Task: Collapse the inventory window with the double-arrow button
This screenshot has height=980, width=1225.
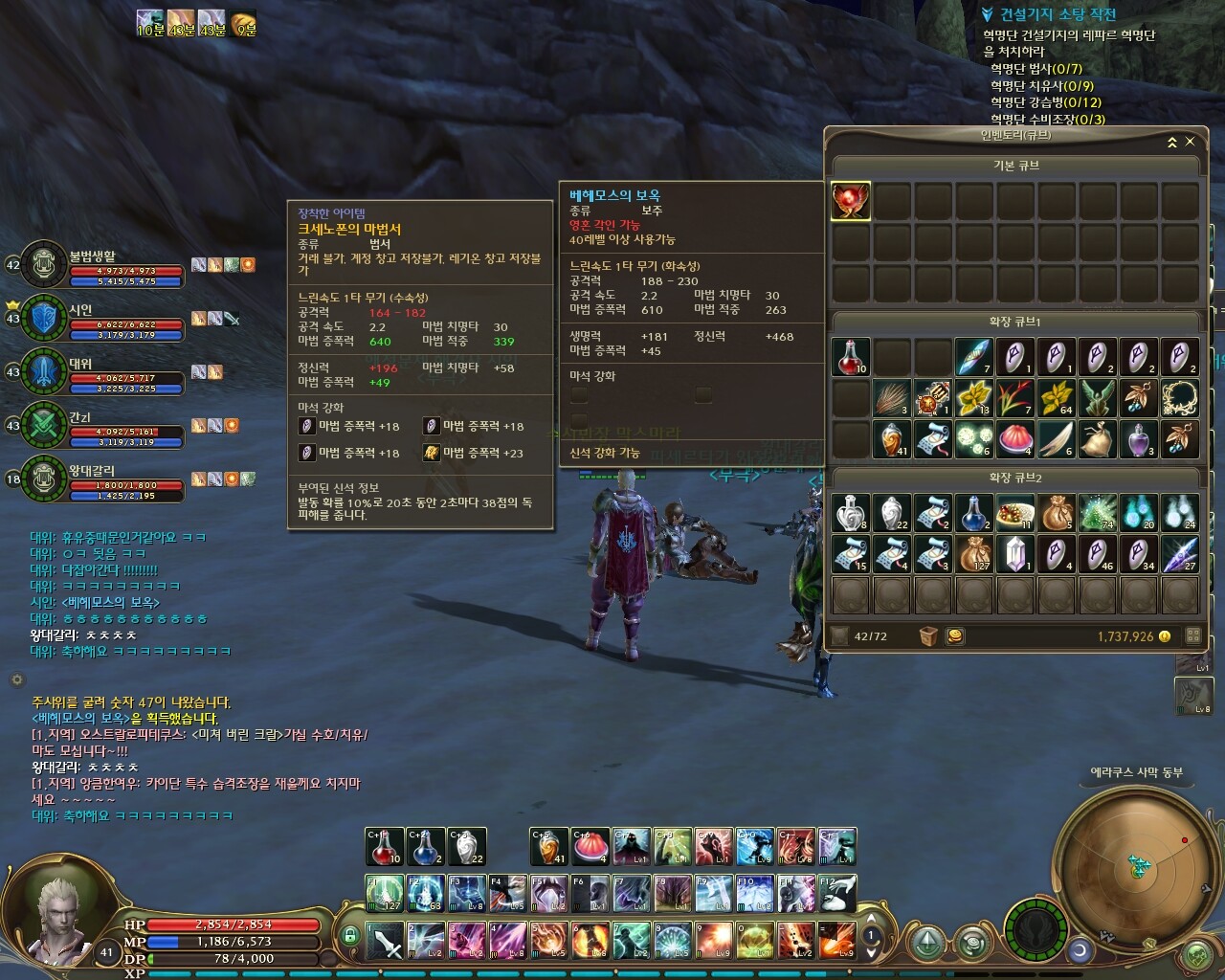Action: click(x=1171, y=142)
